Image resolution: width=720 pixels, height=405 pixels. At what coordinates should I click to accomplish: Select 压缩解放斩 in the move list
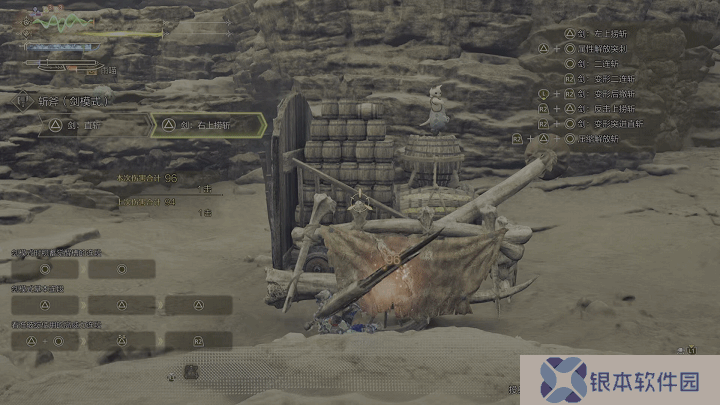599,138
